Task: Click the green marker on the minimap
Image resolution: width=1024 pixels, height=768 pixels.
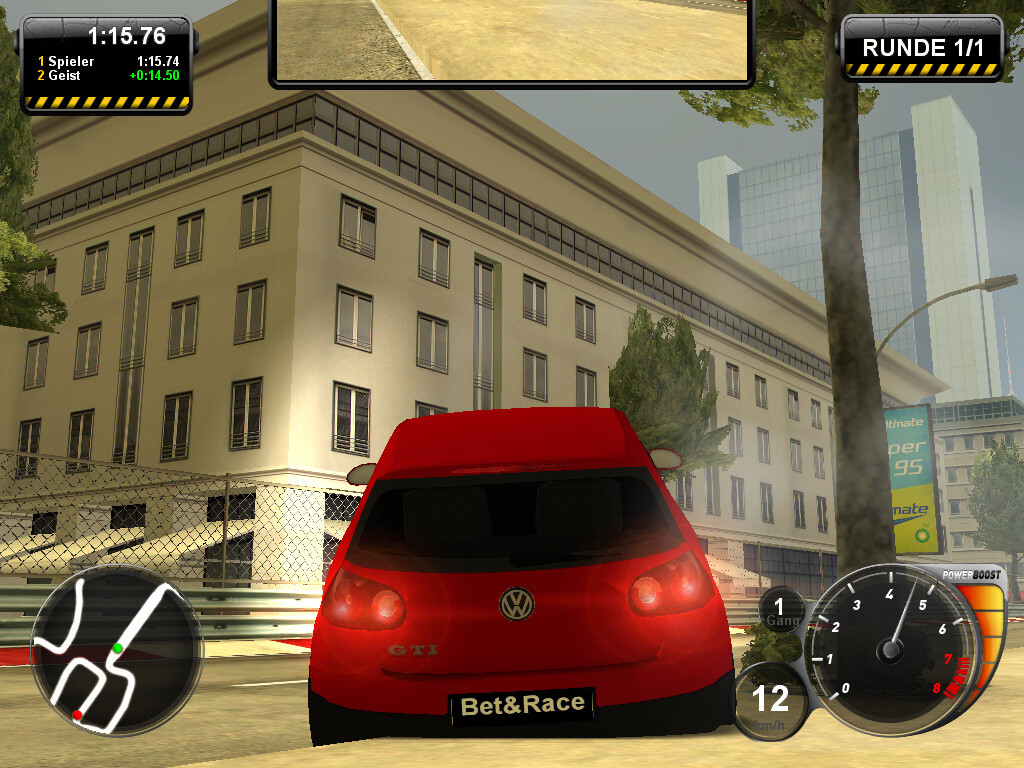Action: point(118,648)
